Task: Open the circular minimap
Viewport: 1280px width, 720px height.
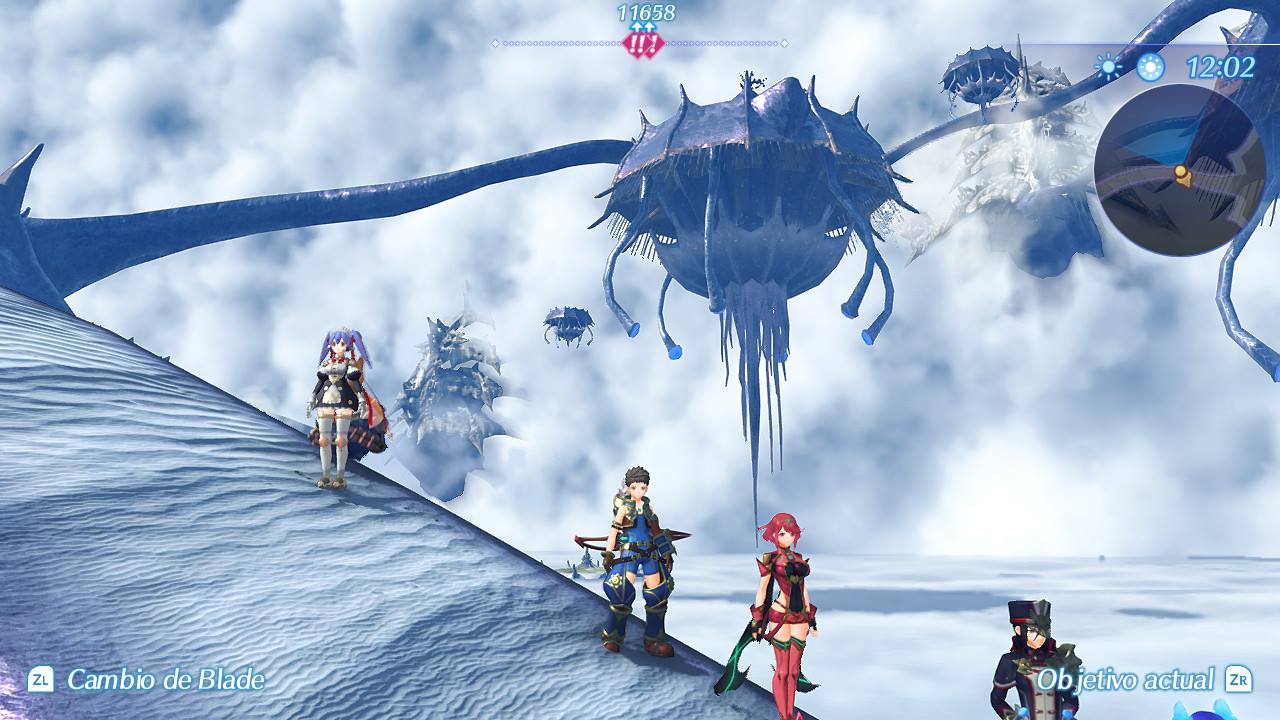Action: pos(1180,170)
